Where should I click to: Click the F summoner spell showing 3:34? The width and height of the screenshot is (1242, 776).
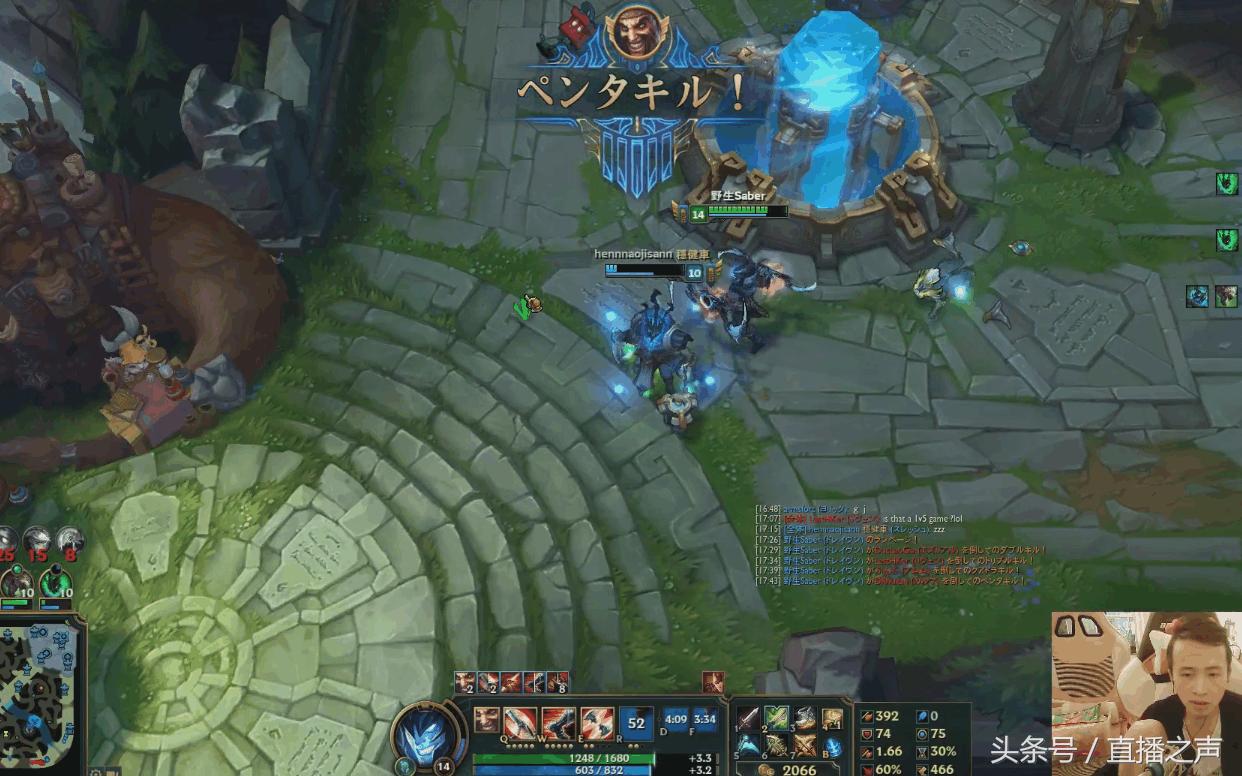click(705, 719)
